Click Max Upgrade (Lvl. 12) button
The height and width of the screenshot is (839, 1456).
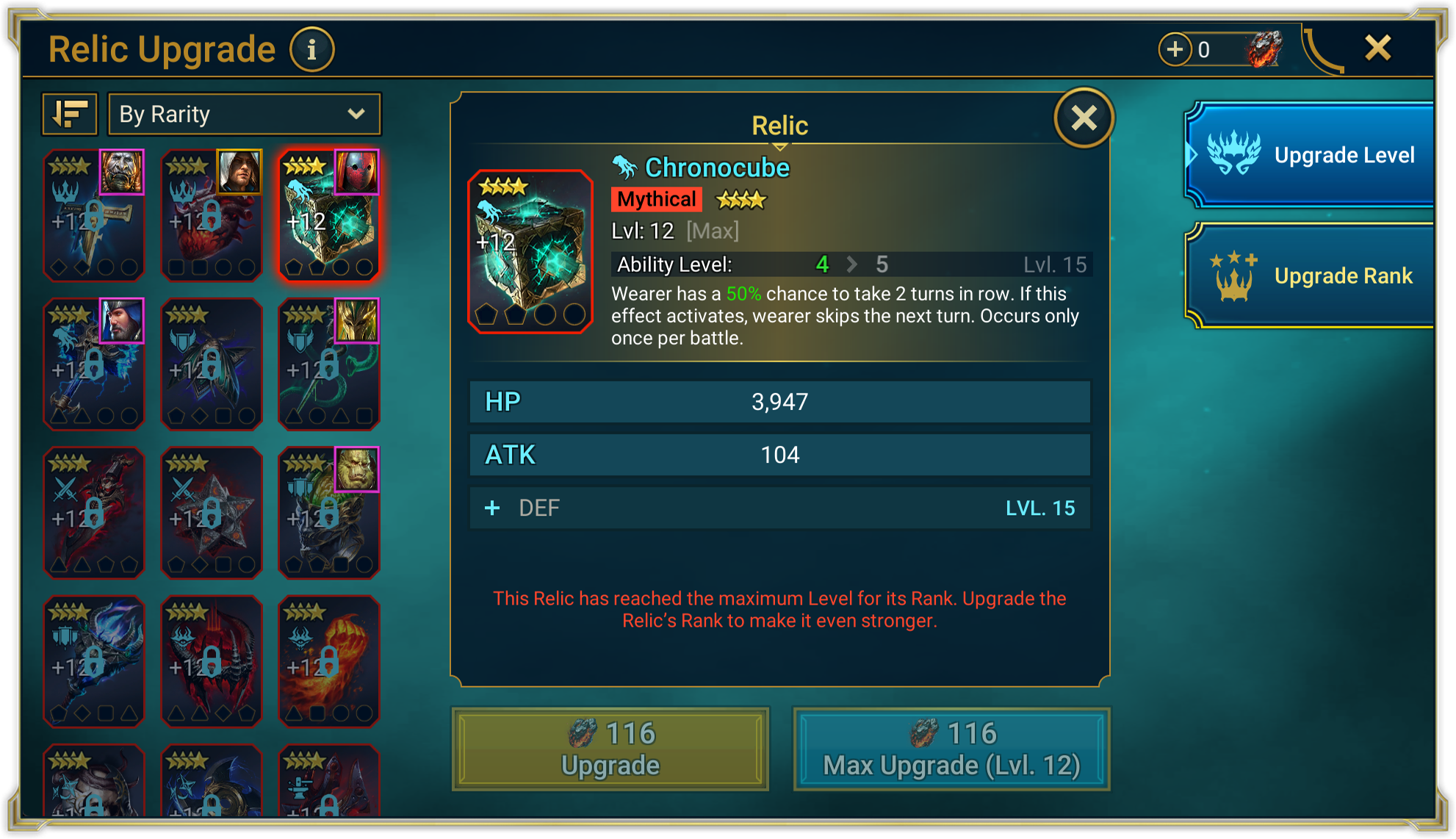coord(951,749)
